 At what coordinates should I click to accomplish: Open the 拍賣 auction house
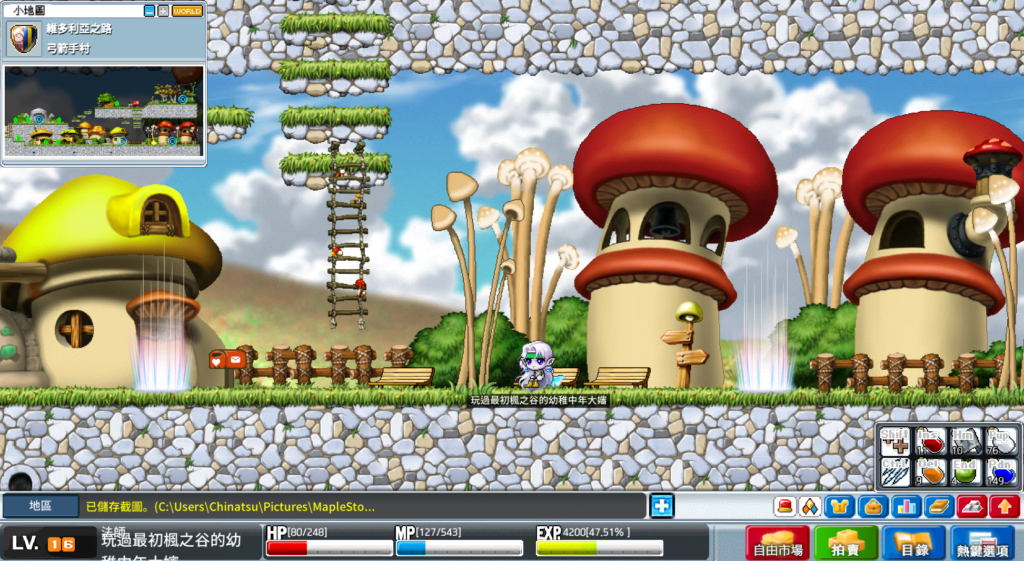coord(845,544)
